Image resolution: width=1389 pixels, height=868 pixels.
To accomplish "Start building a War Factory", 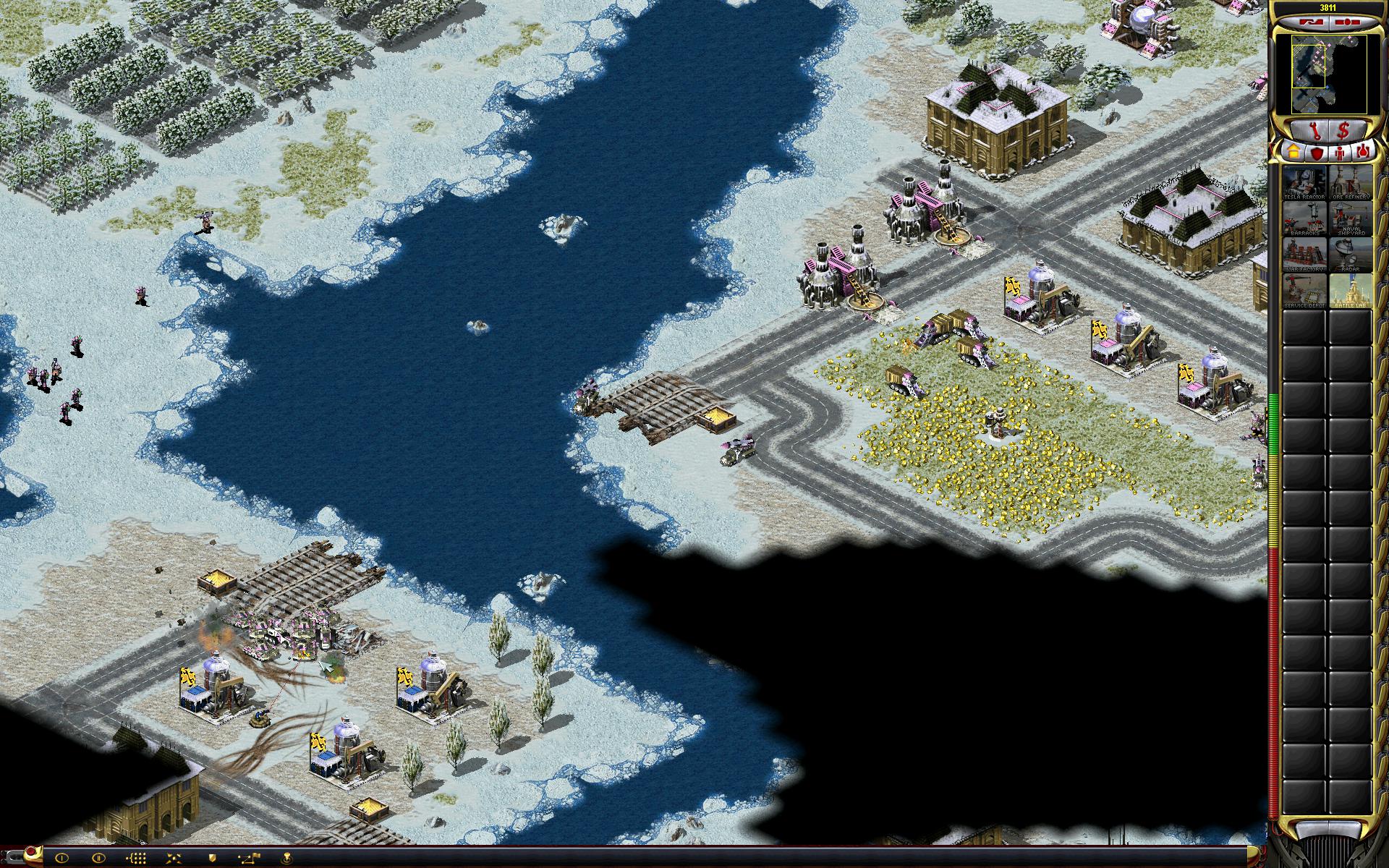I will tap(1304, 255).
